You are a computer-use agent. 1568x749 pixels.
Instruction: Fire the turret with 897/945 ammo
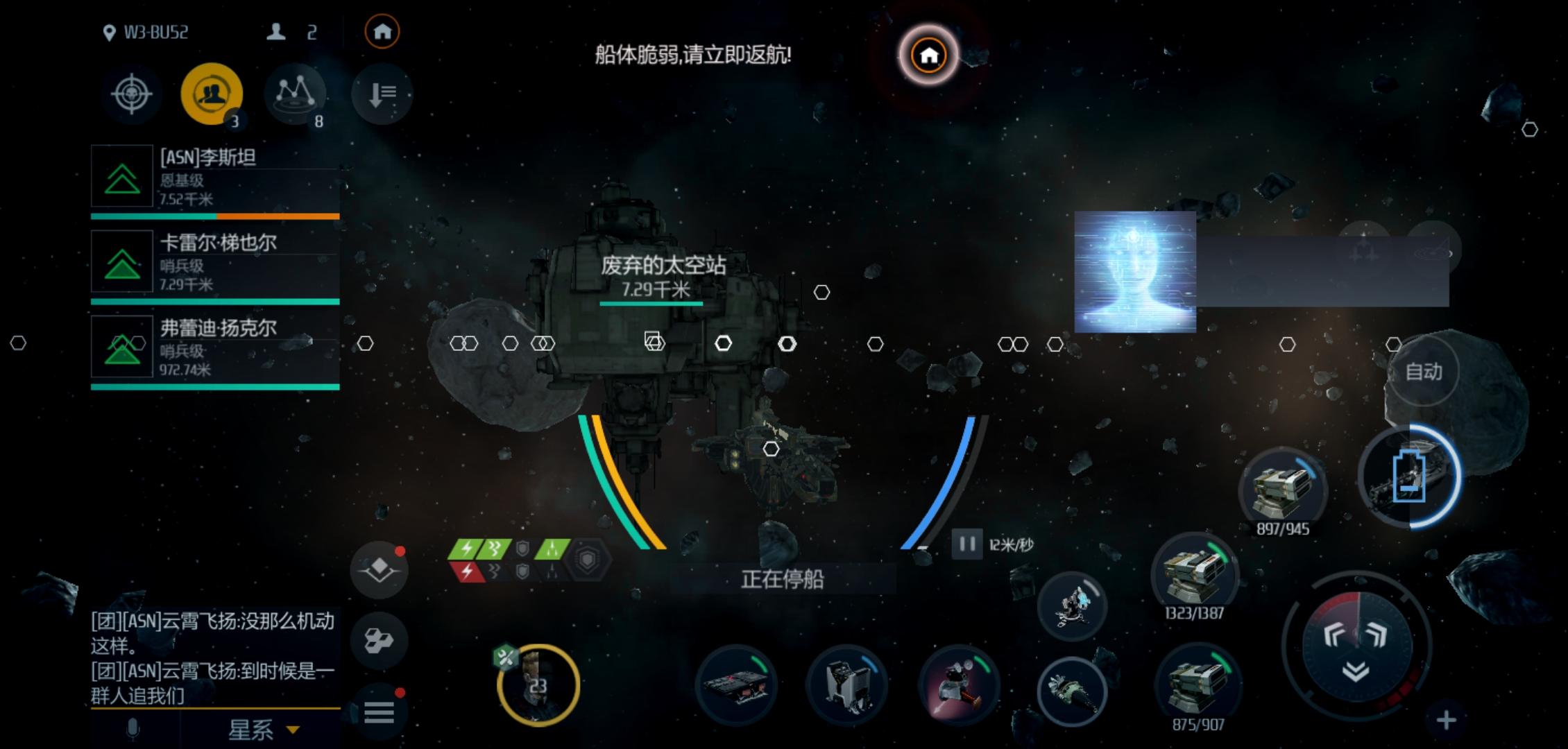pos(1282,489)
